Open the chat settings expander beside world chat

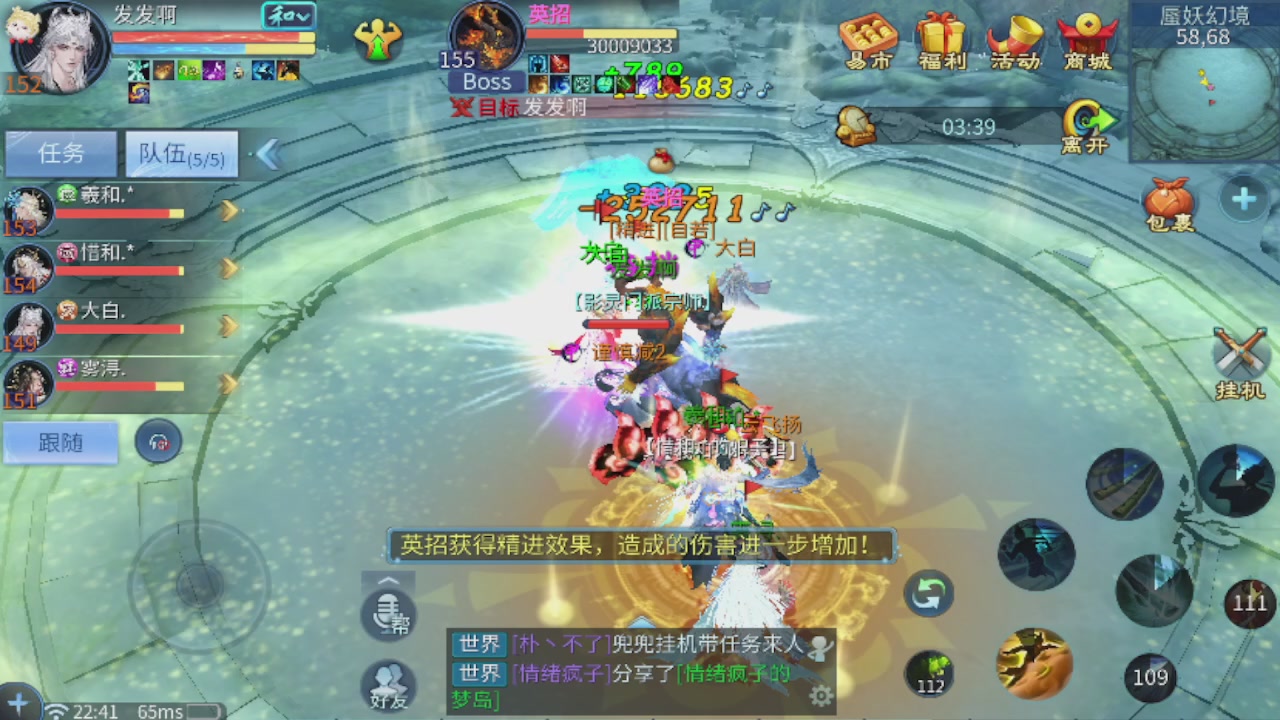click(820, 693)
